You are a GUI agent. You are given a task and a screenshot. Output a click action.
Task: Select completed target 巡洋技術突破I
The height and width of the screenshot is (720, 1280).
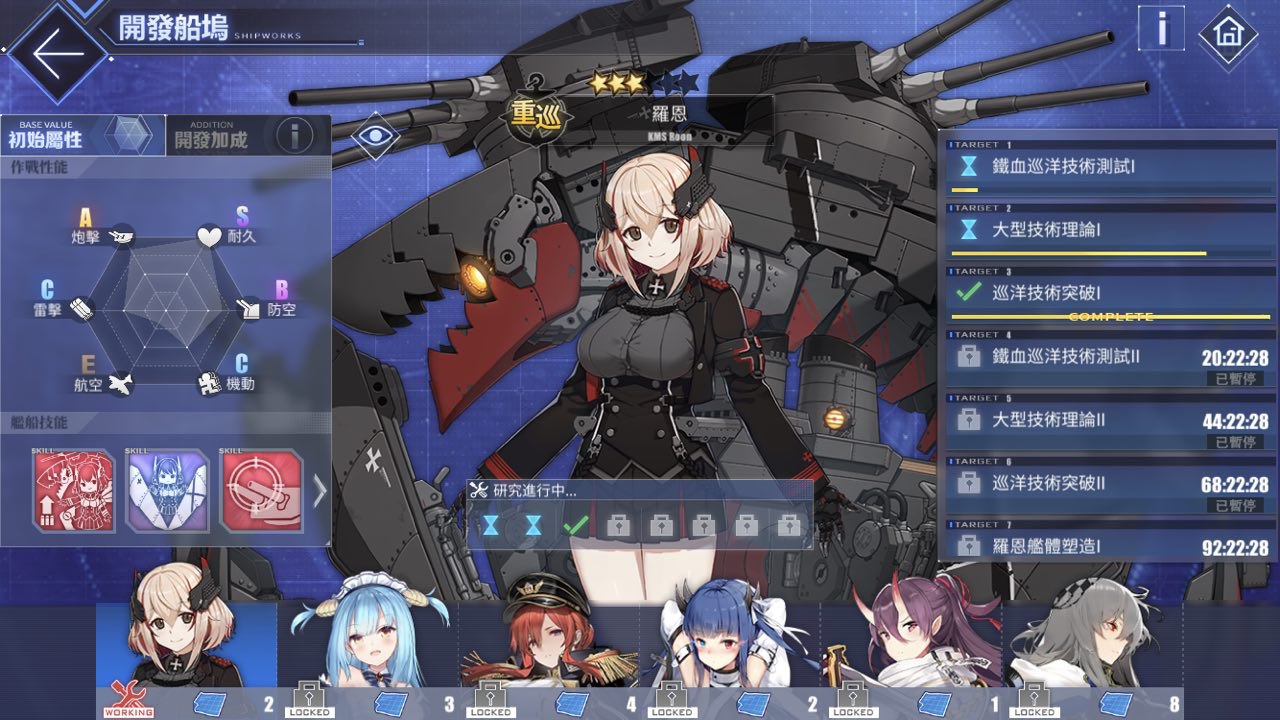pos(1110,295)
